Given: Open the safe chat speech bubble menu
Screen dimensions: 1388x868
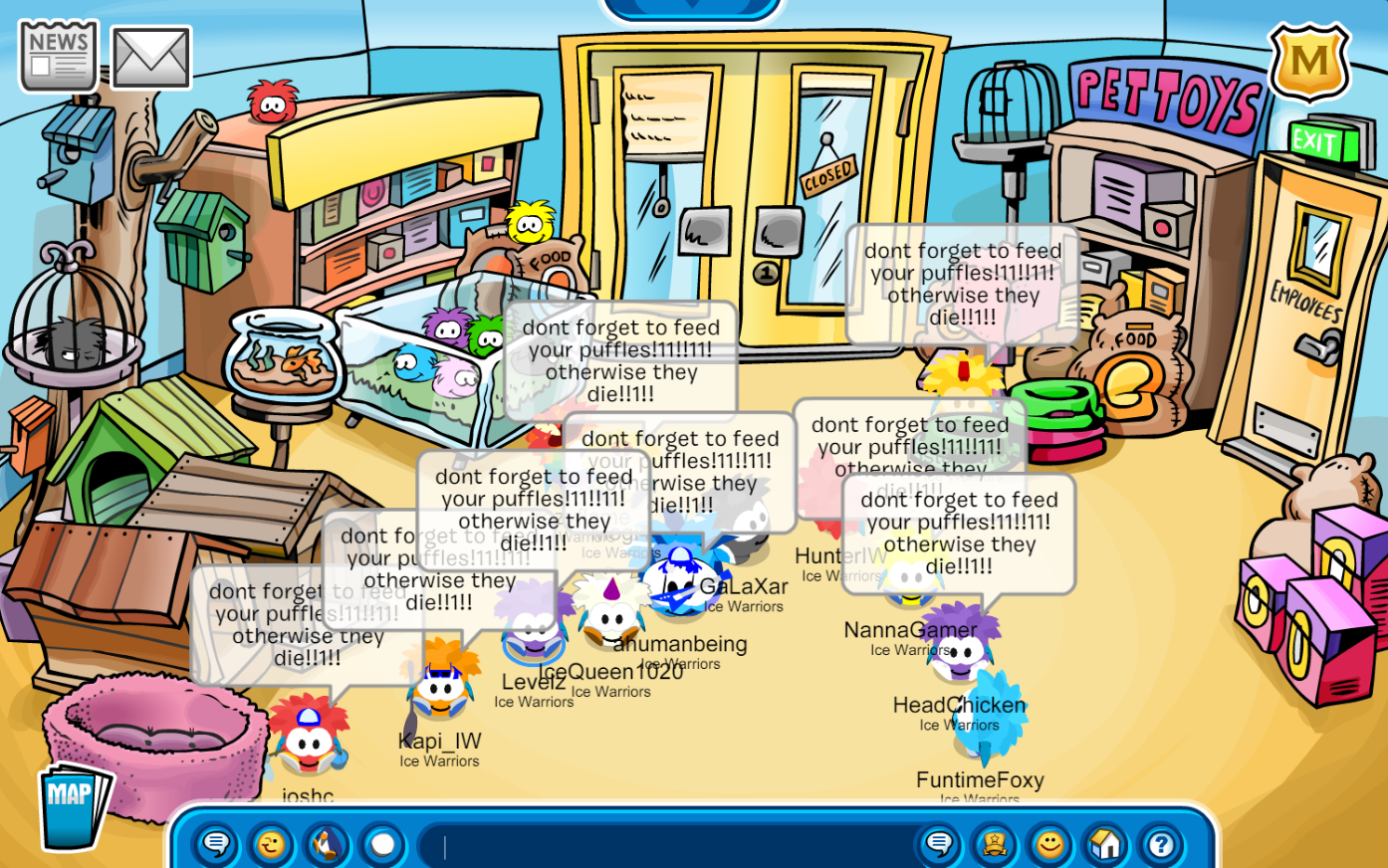Looking at the screenshot, I should pyautogui.click(x=215, y=845).
